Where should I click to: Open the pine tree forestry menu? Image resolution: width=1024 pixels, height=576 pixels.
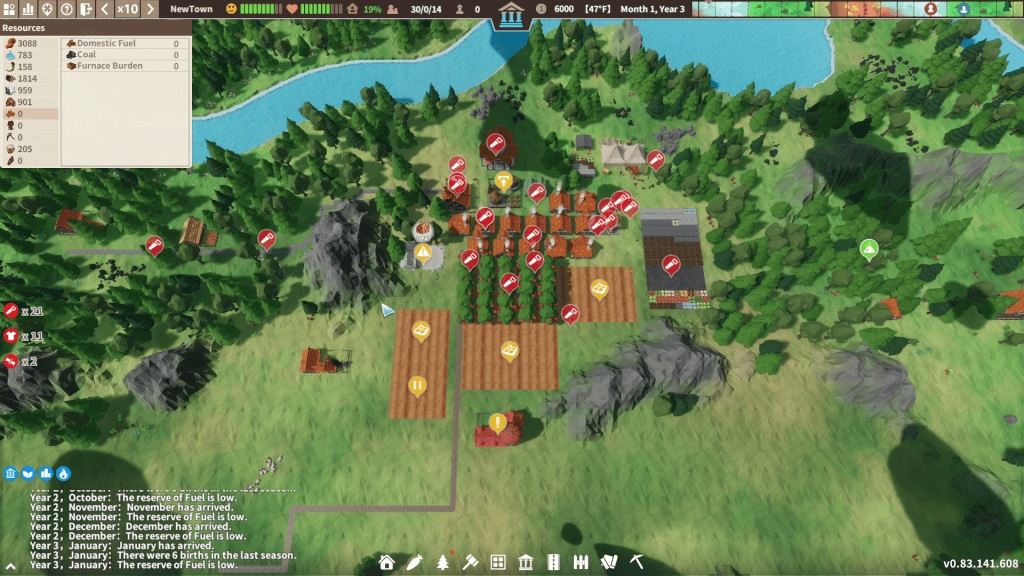442,562
